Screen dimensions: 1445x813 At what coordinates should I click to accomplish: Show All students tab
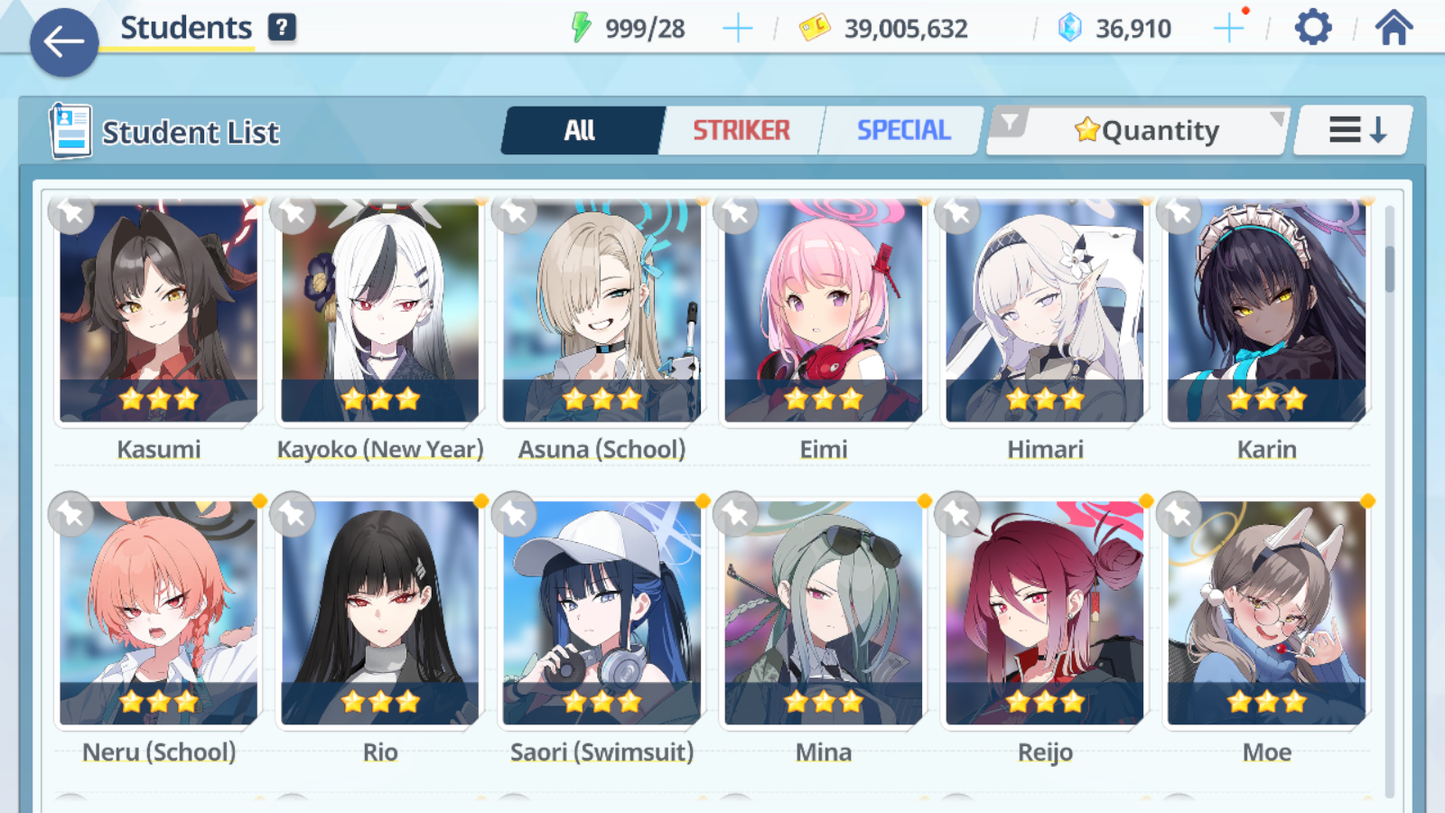click(580, 130)
